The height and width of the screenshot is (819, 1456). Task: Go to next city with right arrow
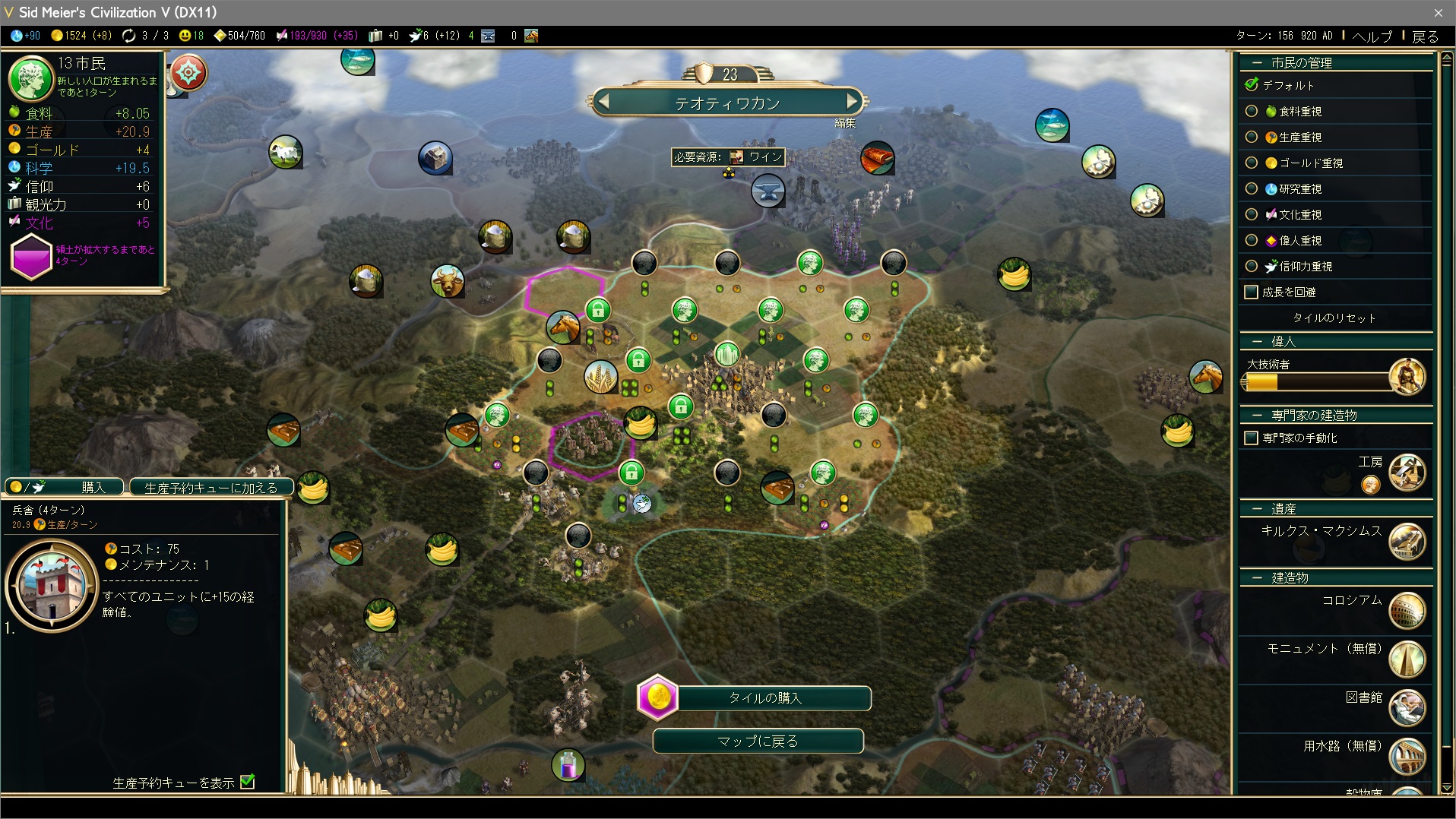coord(852,101)
